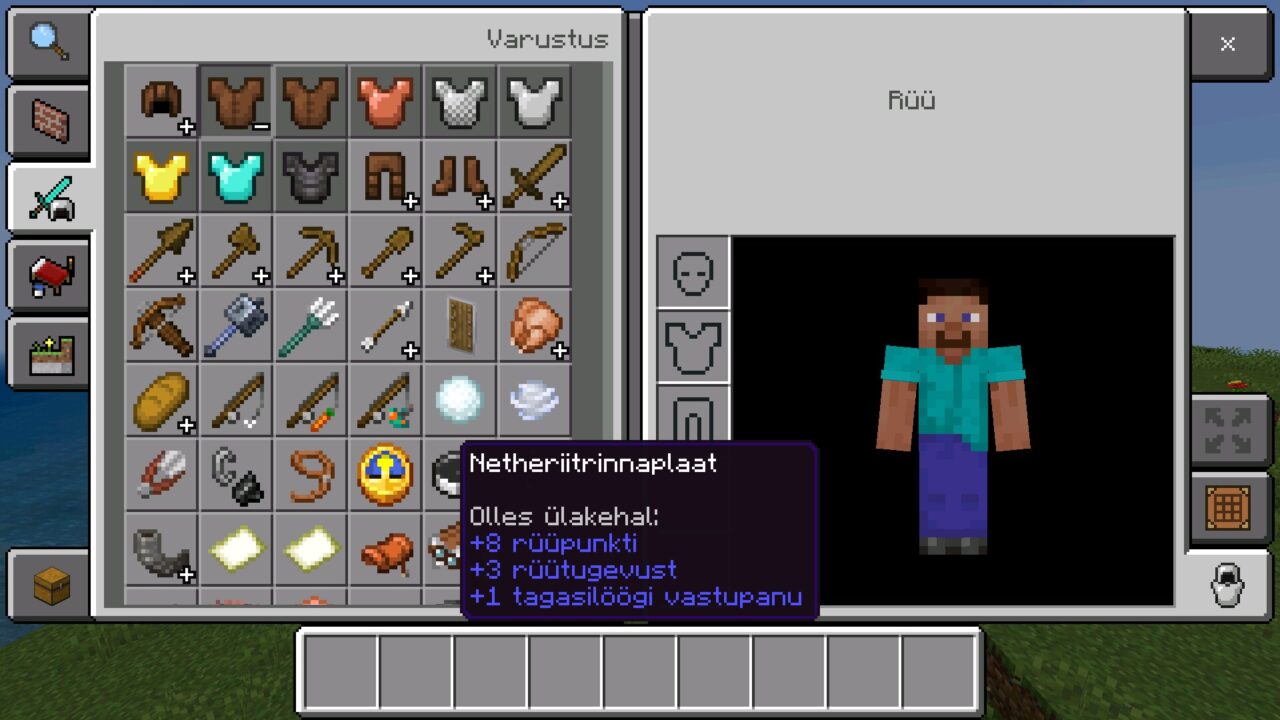The width and height of the screenshot is (1280, 720).
Task: Grab the shield
Action: tap(461, 327)
